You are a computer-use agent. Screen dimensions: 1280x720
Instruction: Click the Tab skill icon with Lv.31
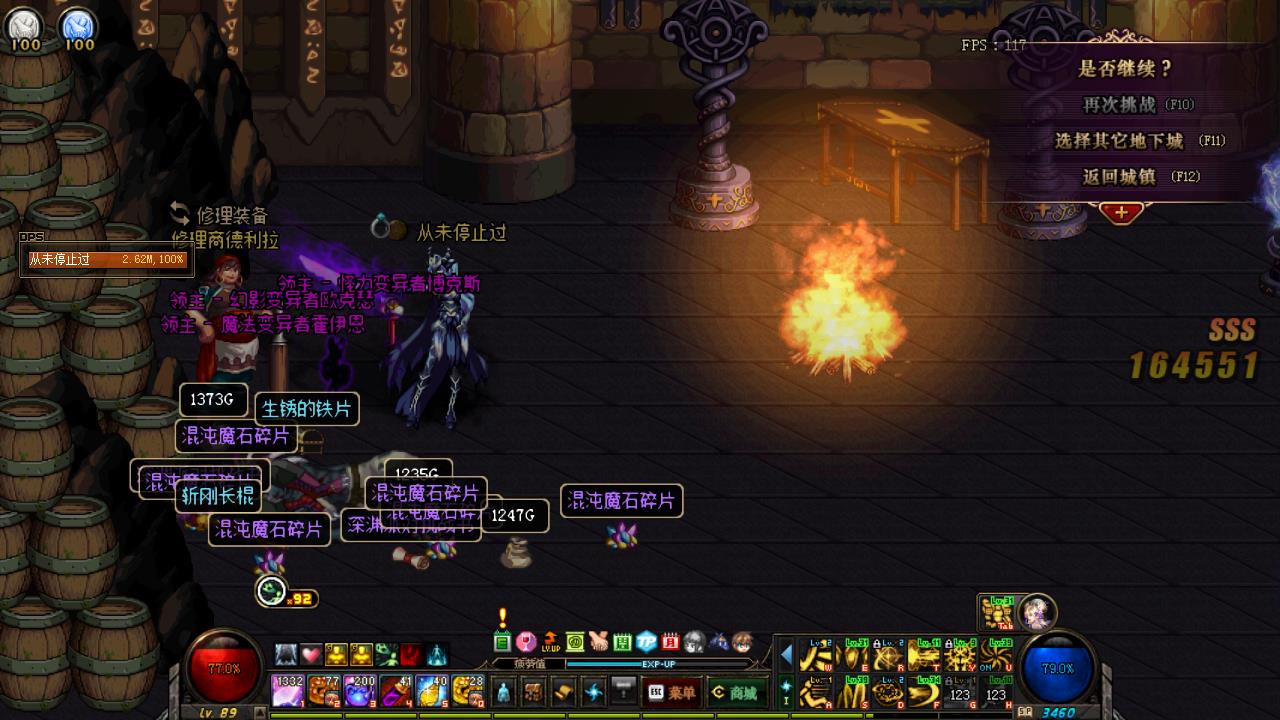pyautogui.click(x=995, y=612)
